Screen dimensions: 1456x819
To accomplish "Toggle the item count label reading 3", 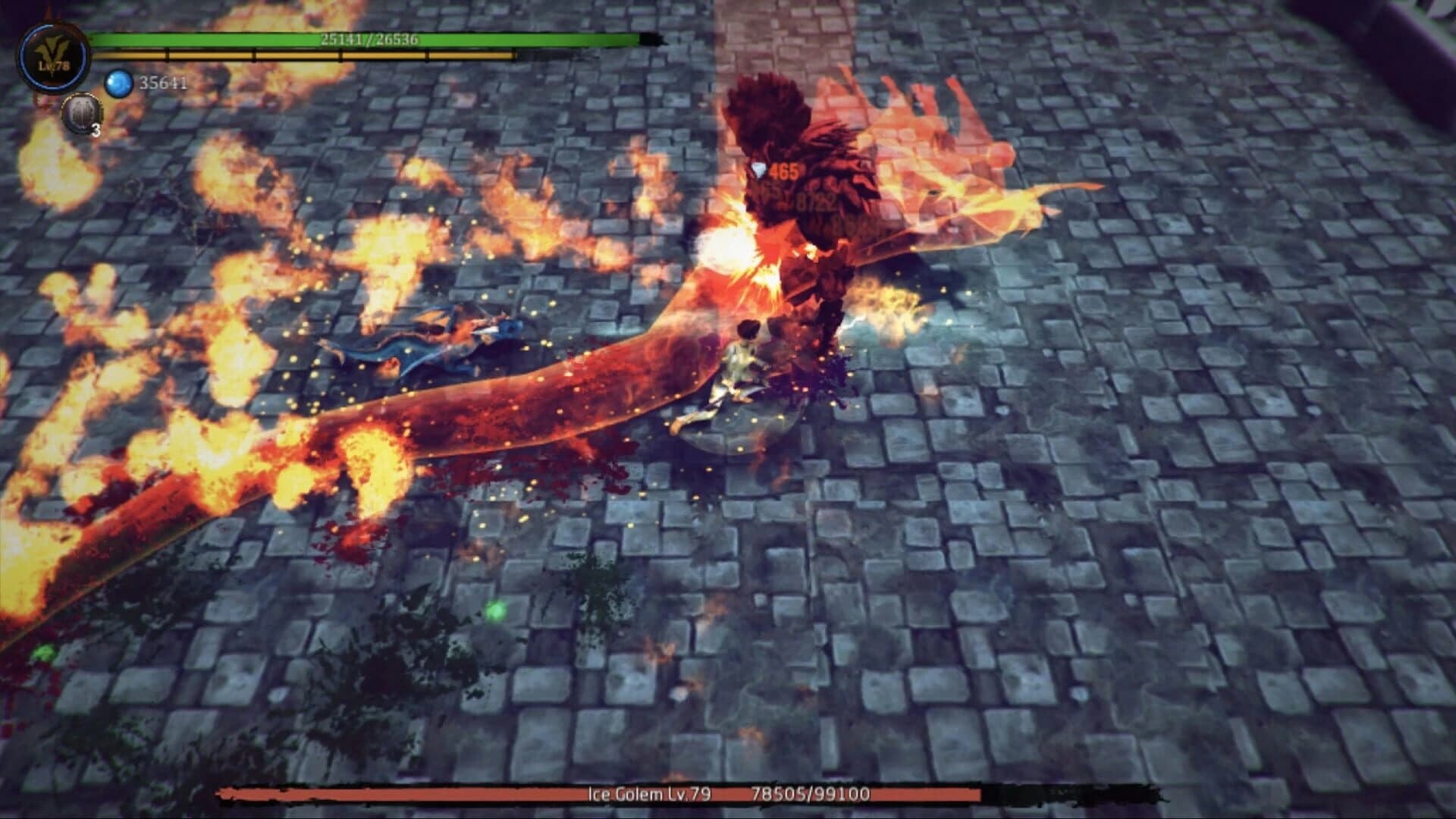I will (97, 130).
